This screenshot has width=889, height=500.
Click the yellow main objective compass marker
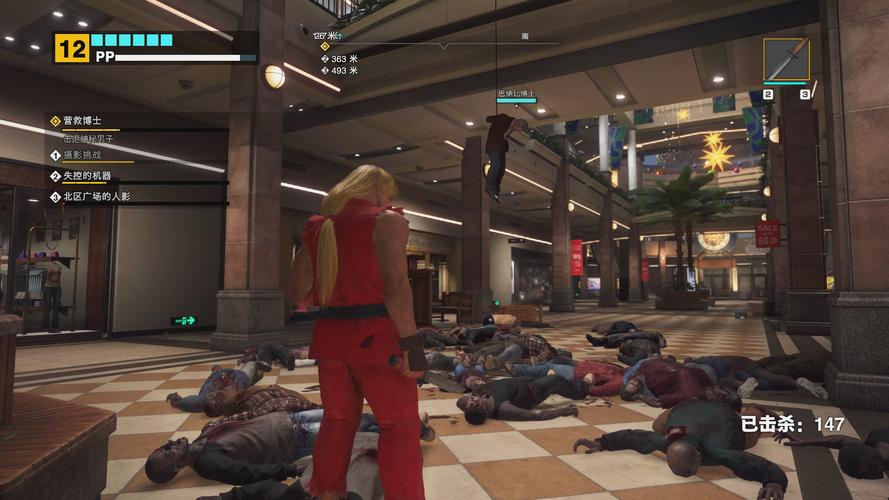coord(324,46)
